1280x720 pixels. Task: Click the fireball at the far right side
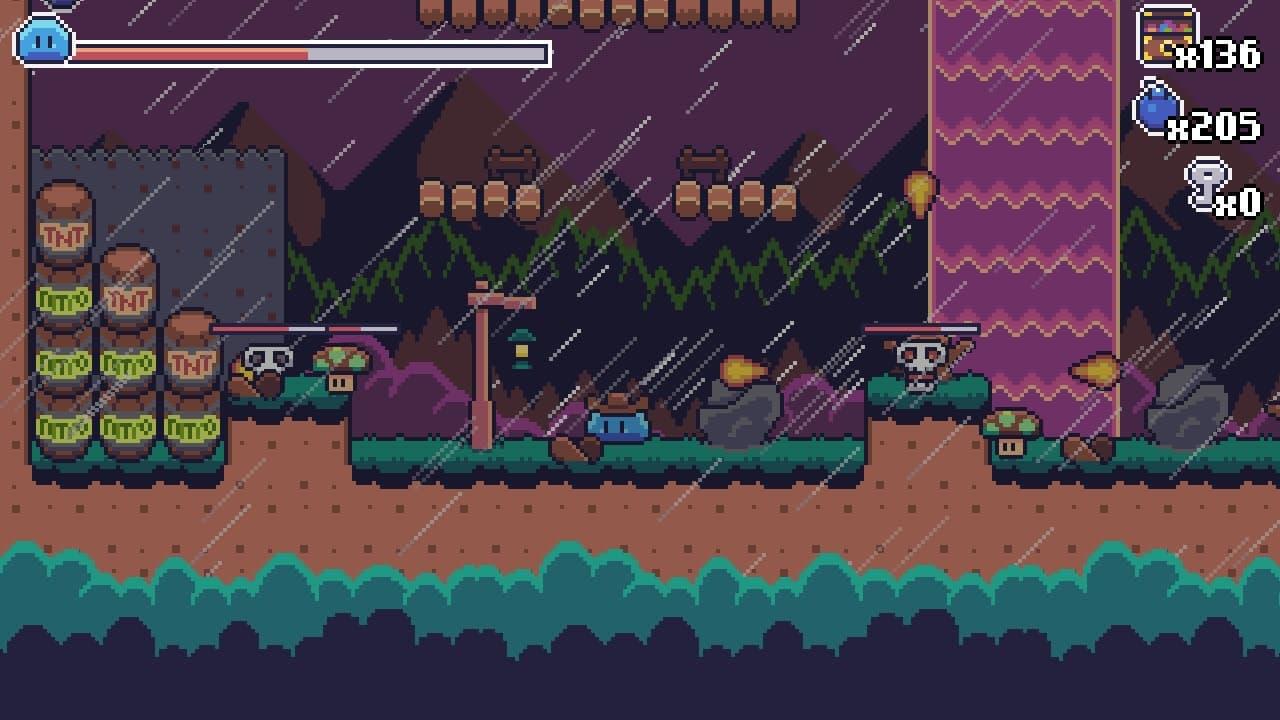point(1100,370)
